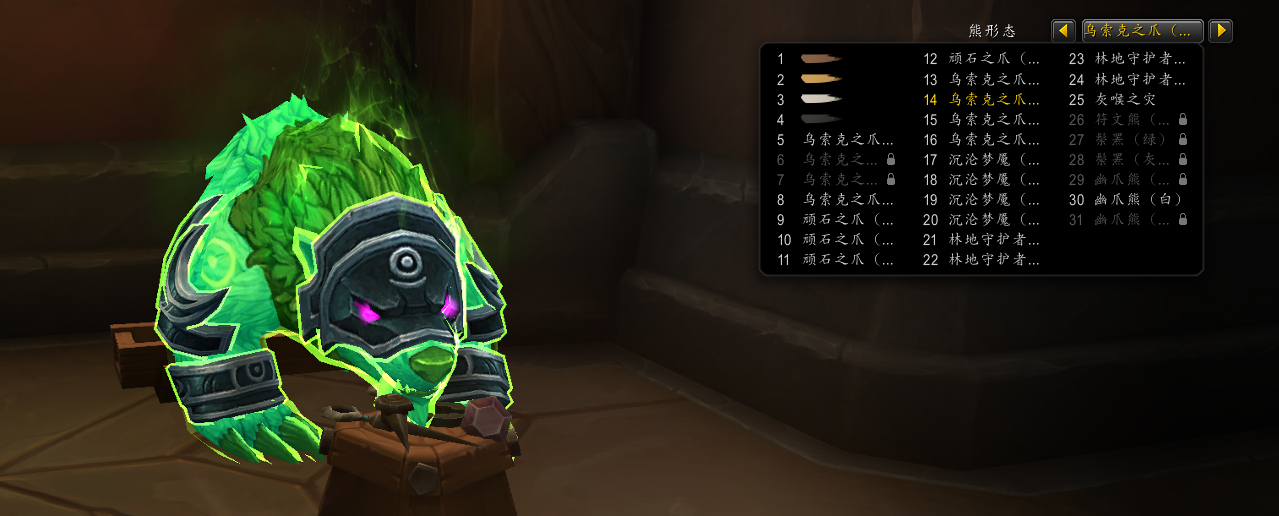Pick option 21 林地守护者
1279x516 pixels.
(994, 239)
